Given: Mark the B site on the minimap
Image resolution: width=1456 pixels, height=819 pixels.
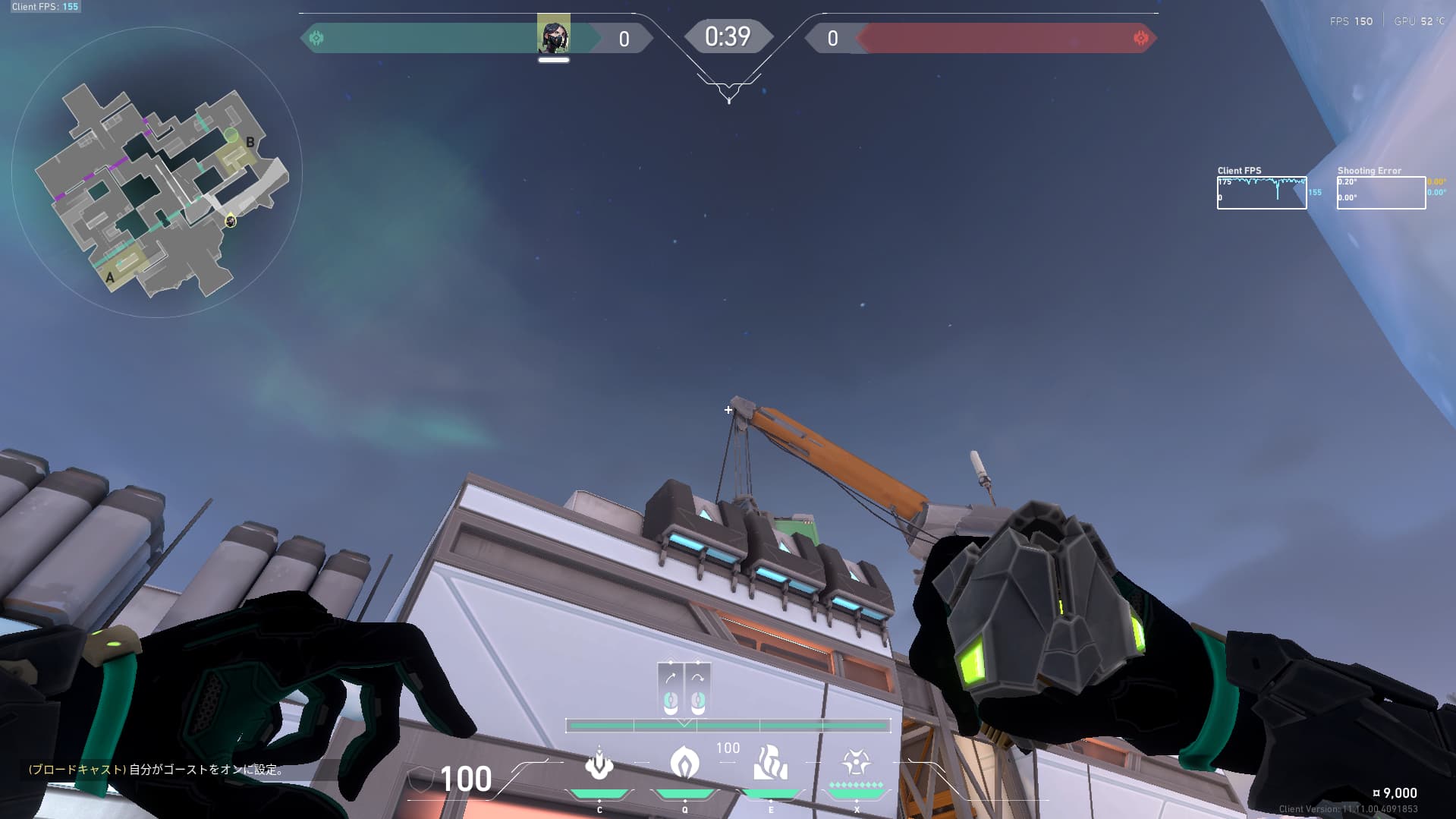Looking at the screenshot, I should point(250,142).
